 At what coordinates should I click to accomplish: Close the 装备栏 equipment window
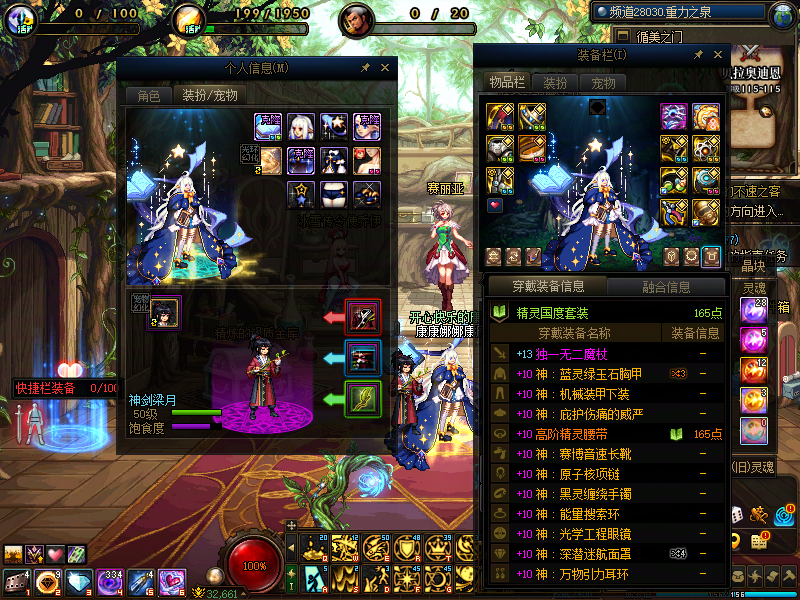[716, 55]
